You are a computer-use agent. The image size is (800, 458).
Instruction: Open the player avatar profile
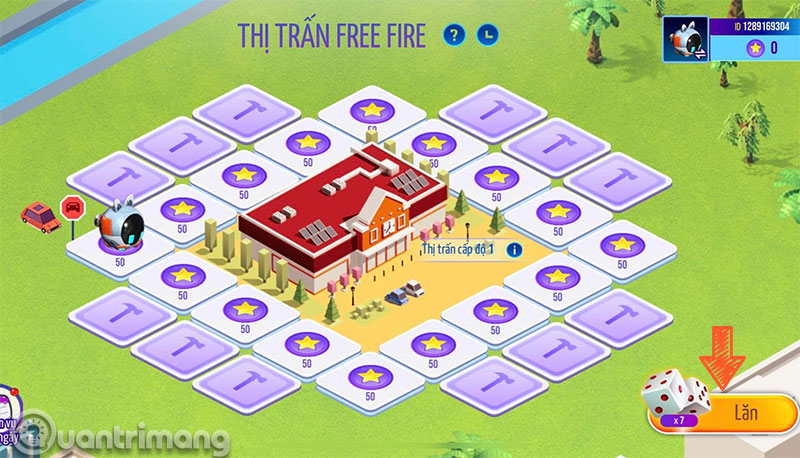tap(686, 37)
